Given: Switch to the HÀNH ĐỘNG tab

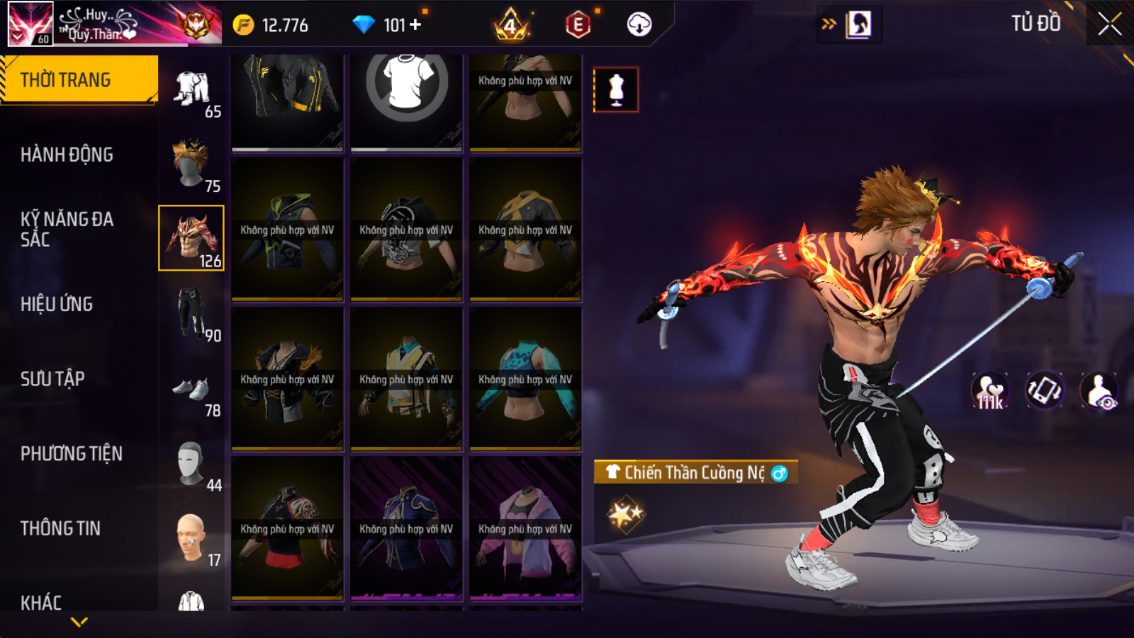Looking at the screenshot, I should 67,155.
